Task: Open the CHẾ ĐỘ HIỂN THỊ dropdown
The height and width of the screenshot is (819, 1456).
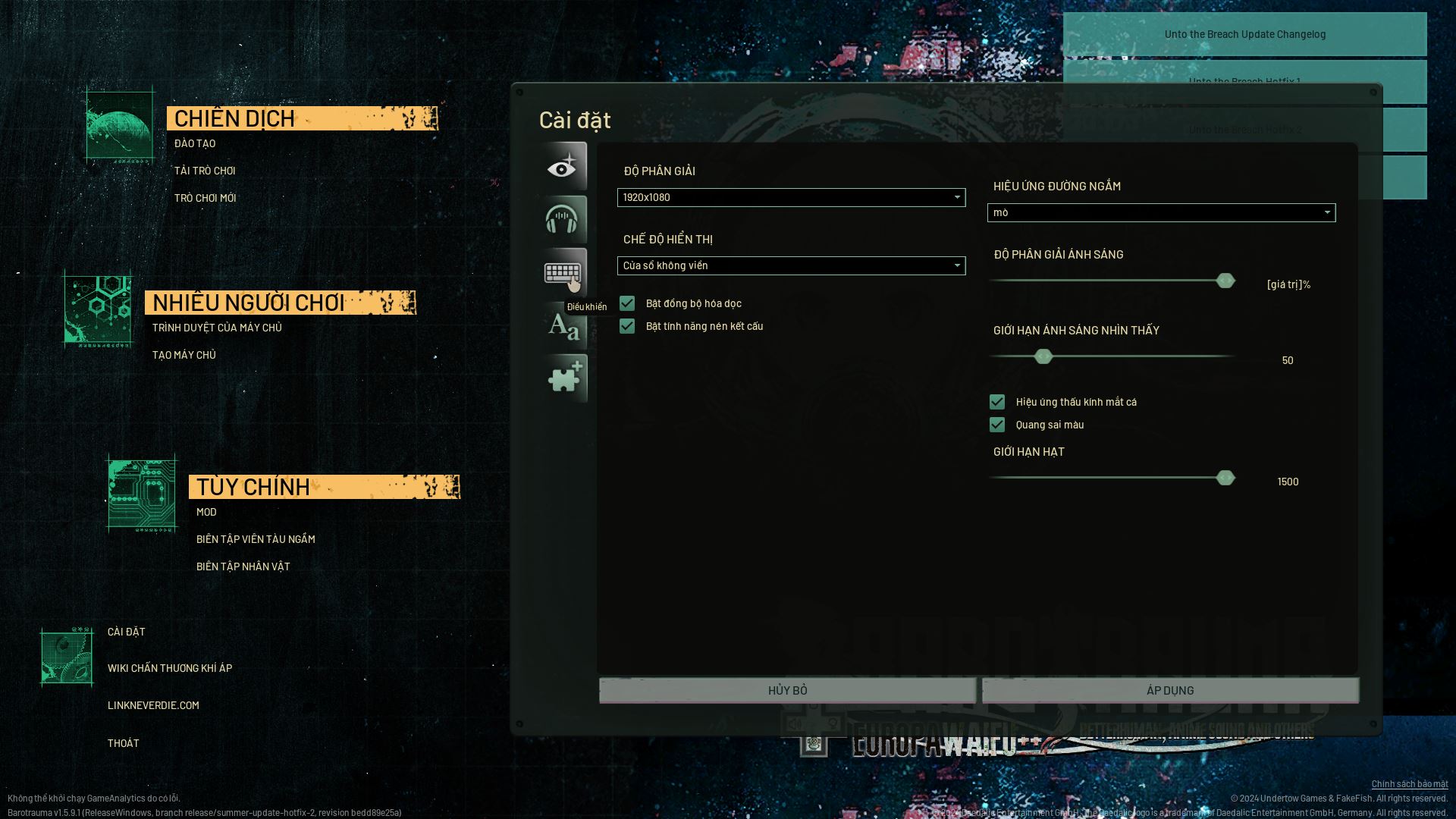Action: pyautogui.click(x=791, y=265)
